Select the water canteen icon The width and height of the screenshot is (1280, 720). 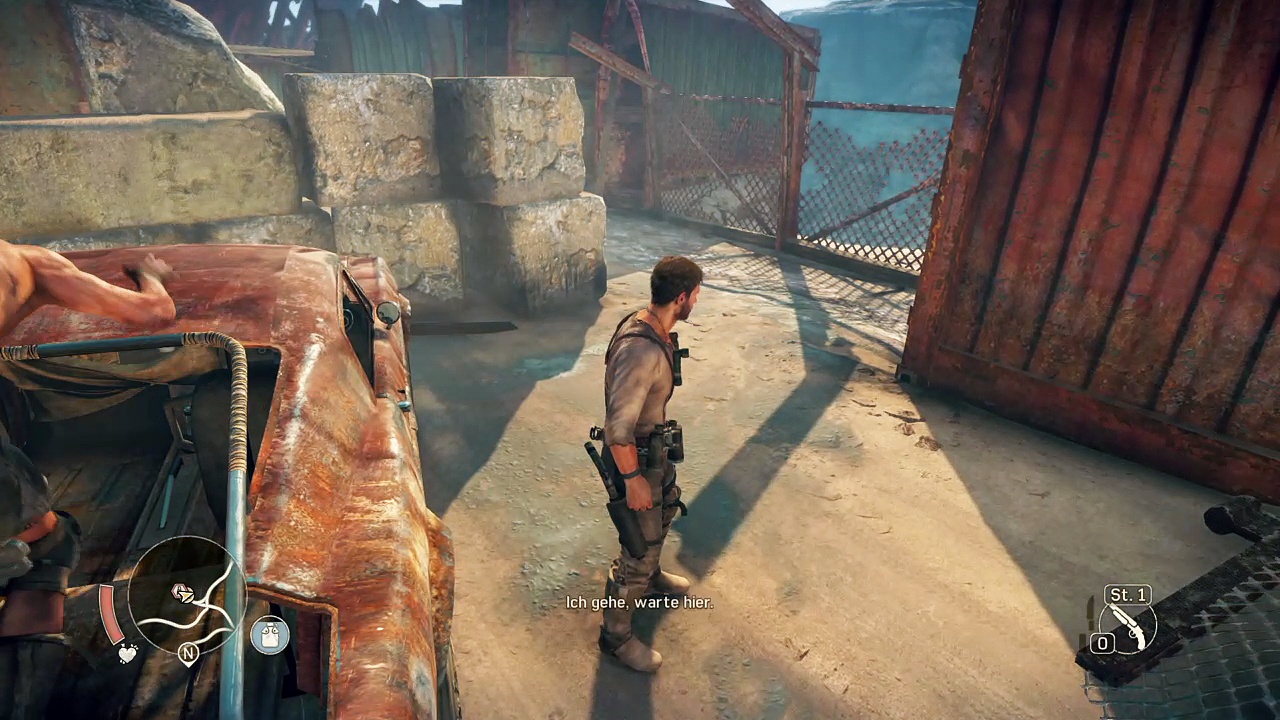pos(269,635)
